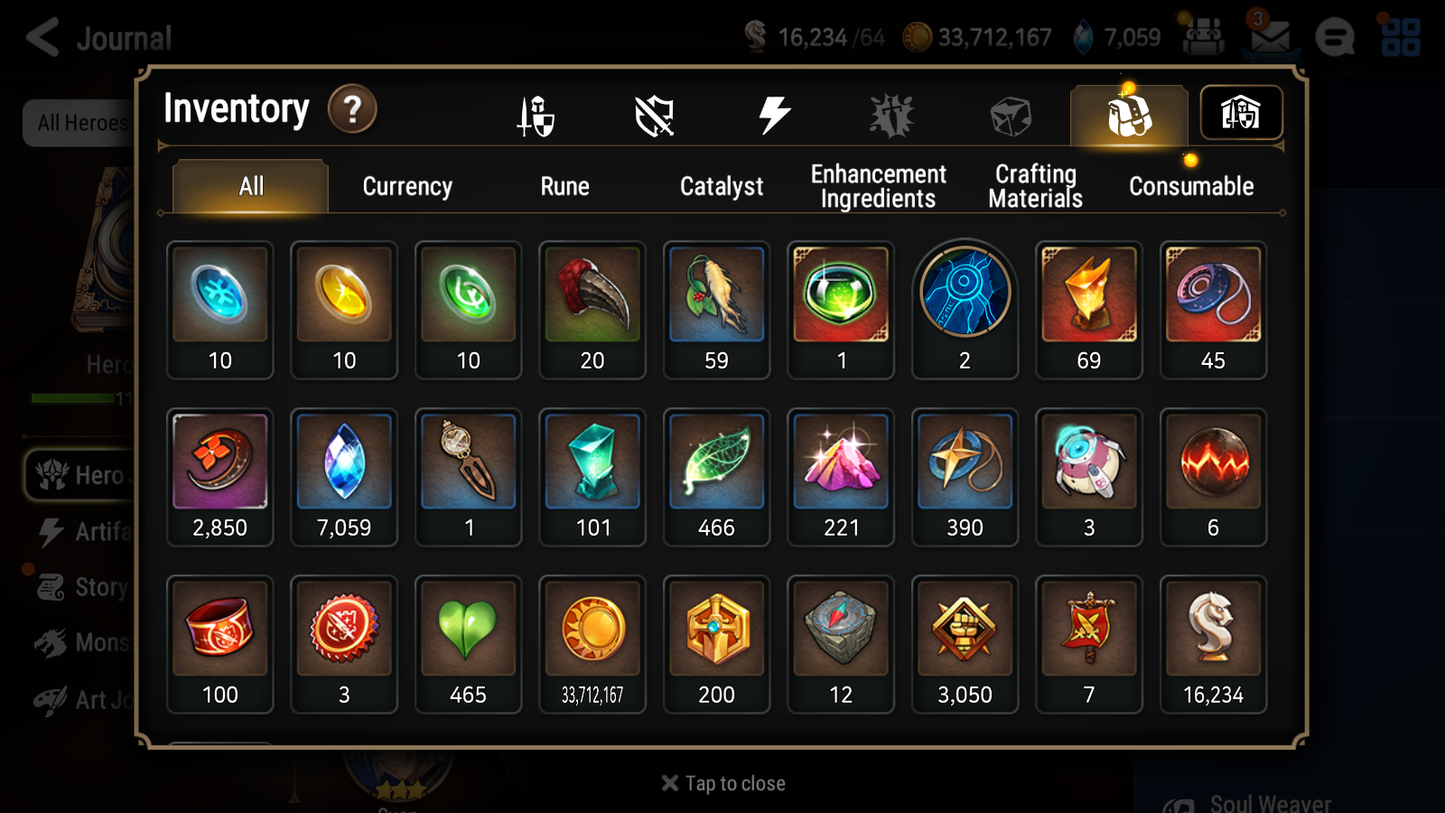Click the back arrow next to Journal
Image resolution: width=1445 pixels, height=813 pixels.
coord(40,37)
